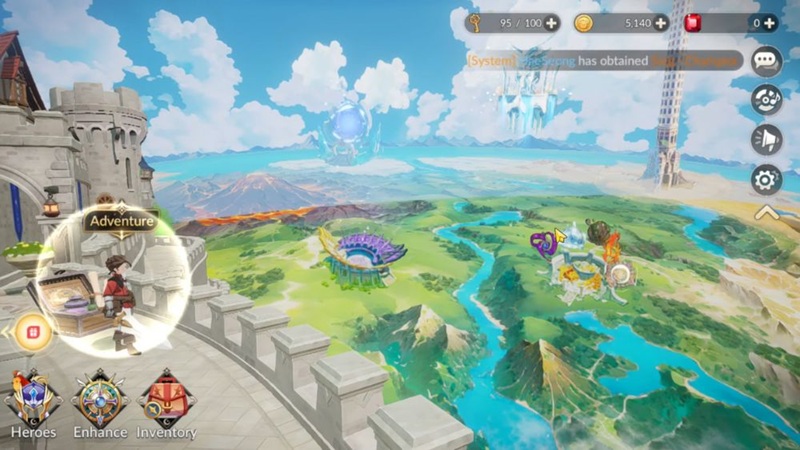This screenshot has height=450, width=800.
Task: Open the chat speech bubble icon
Action: coord(767,61)
